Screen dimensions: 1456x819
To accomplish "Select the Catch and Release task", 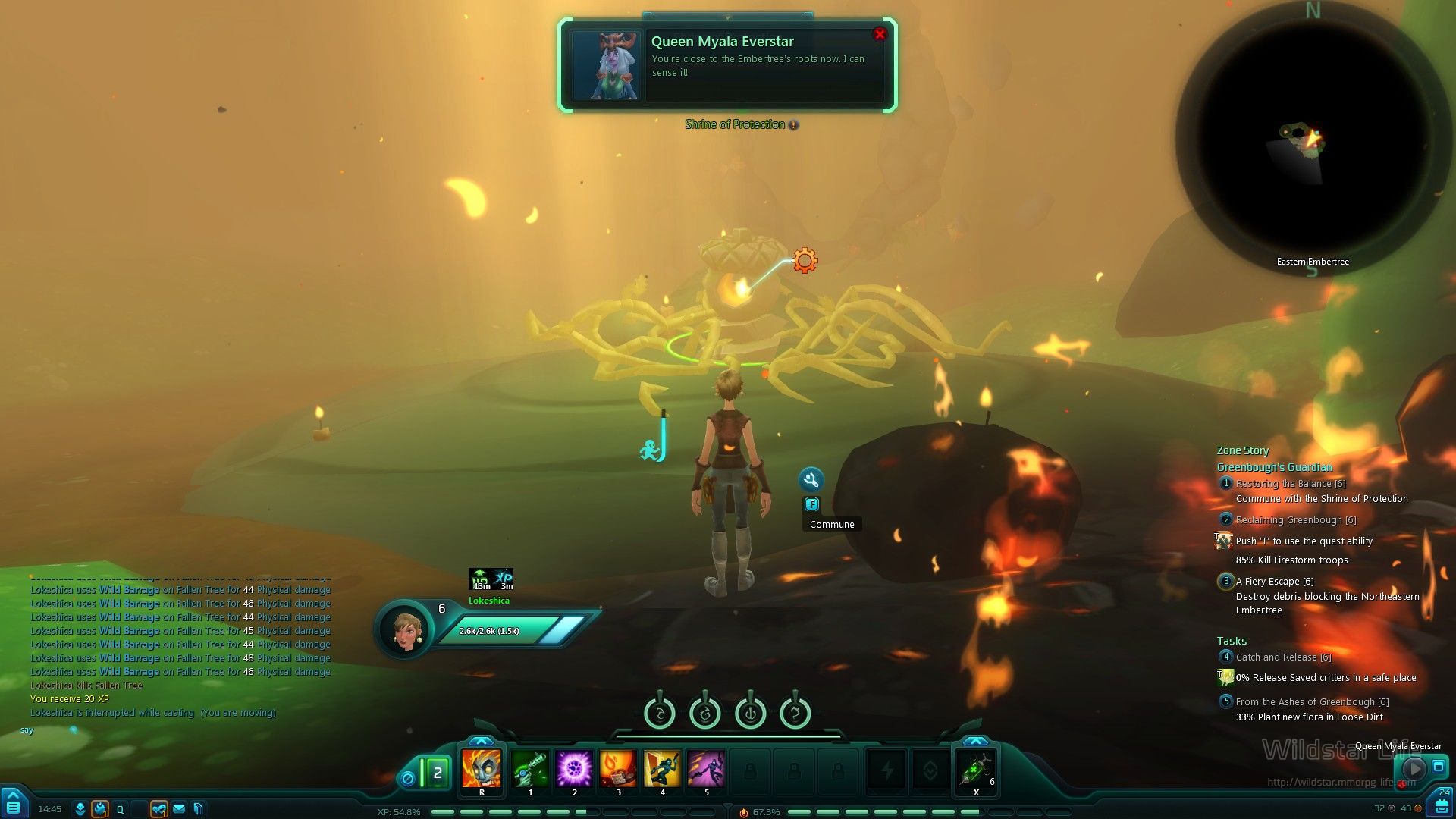I will [x=1283, y=657].
